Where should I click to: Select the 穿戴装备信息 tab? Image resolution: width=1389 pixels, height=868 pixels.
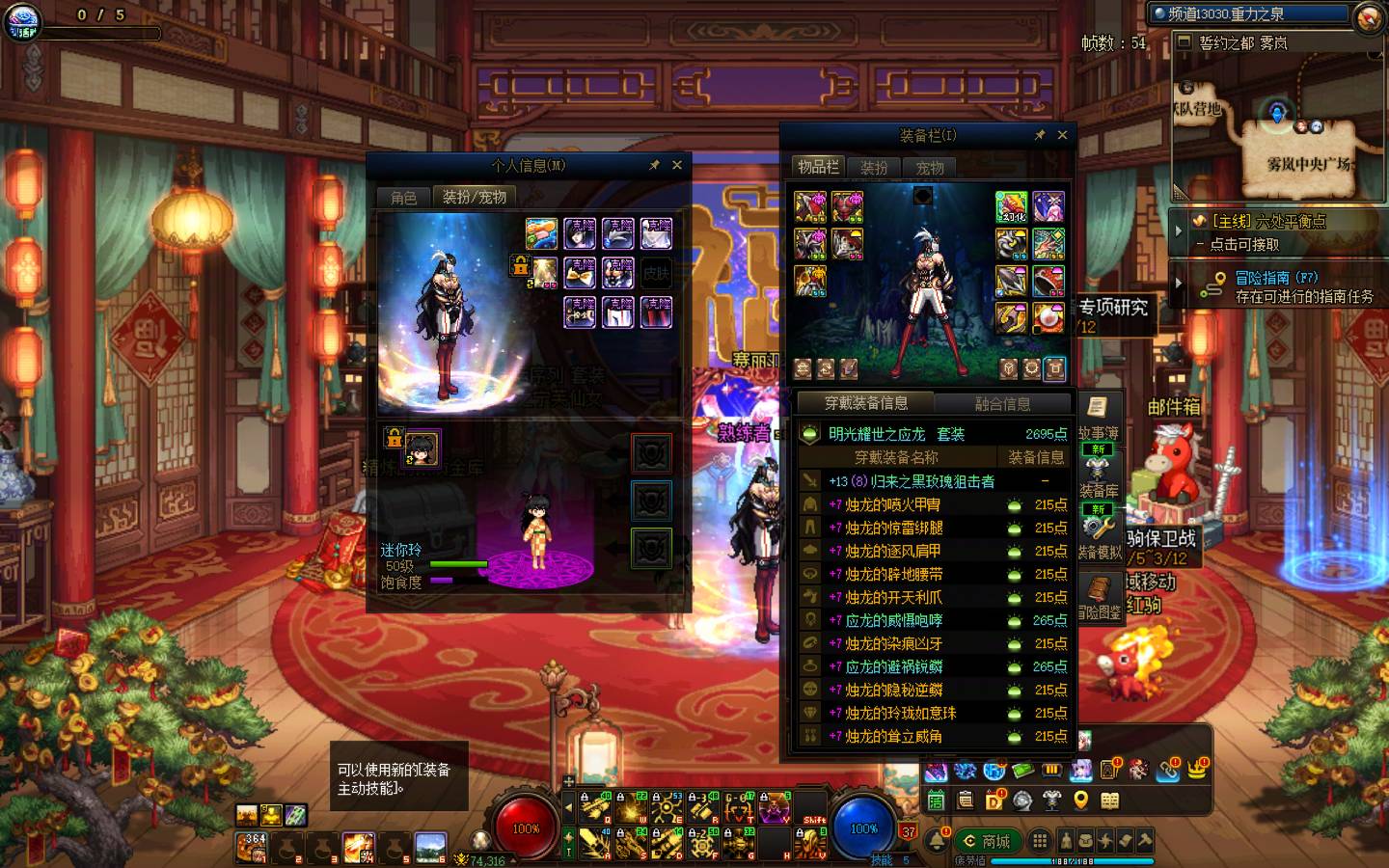click(865, 403)
